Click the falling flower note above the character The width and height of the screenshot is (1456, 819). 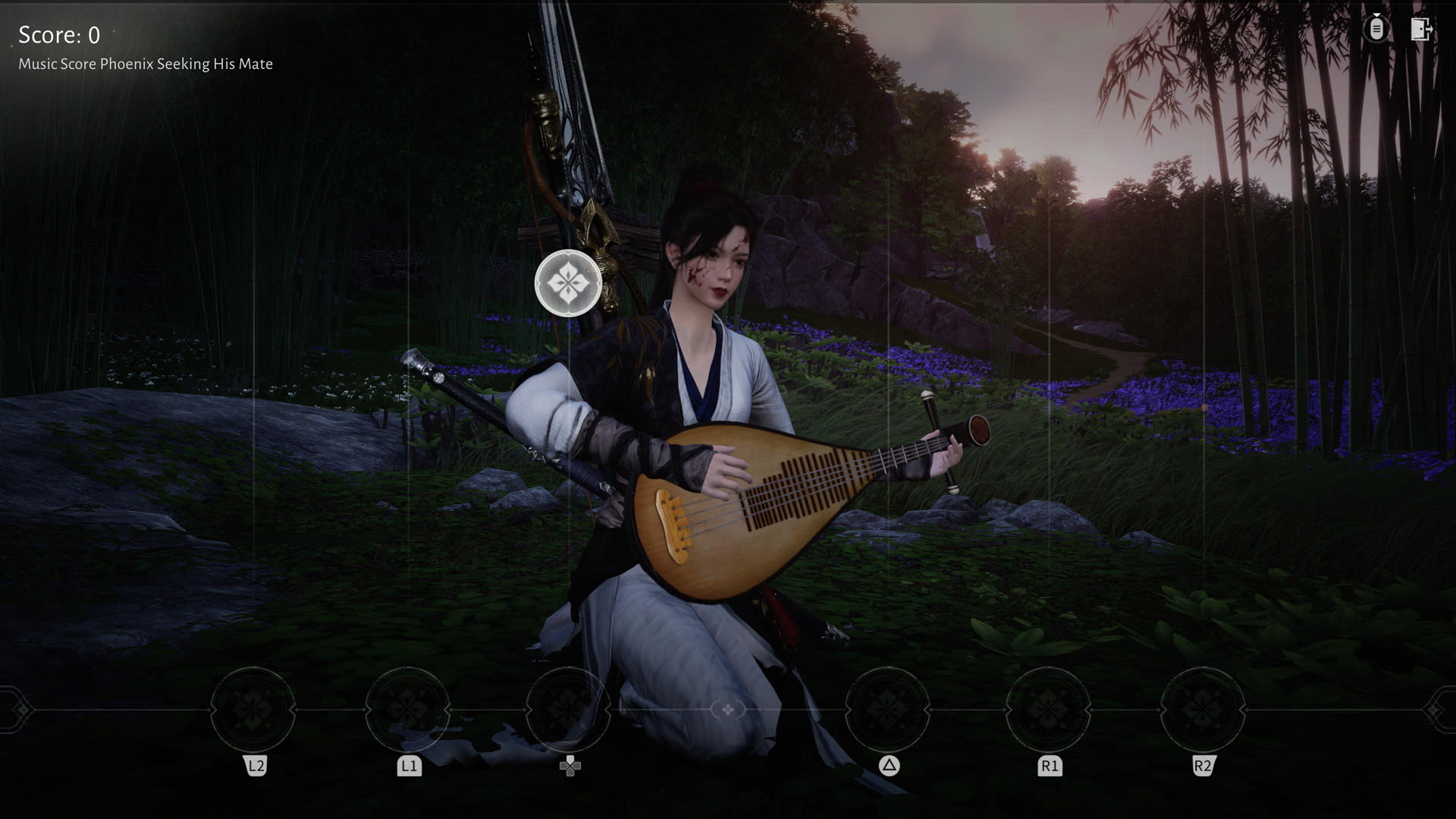click(x=569, y=282)
